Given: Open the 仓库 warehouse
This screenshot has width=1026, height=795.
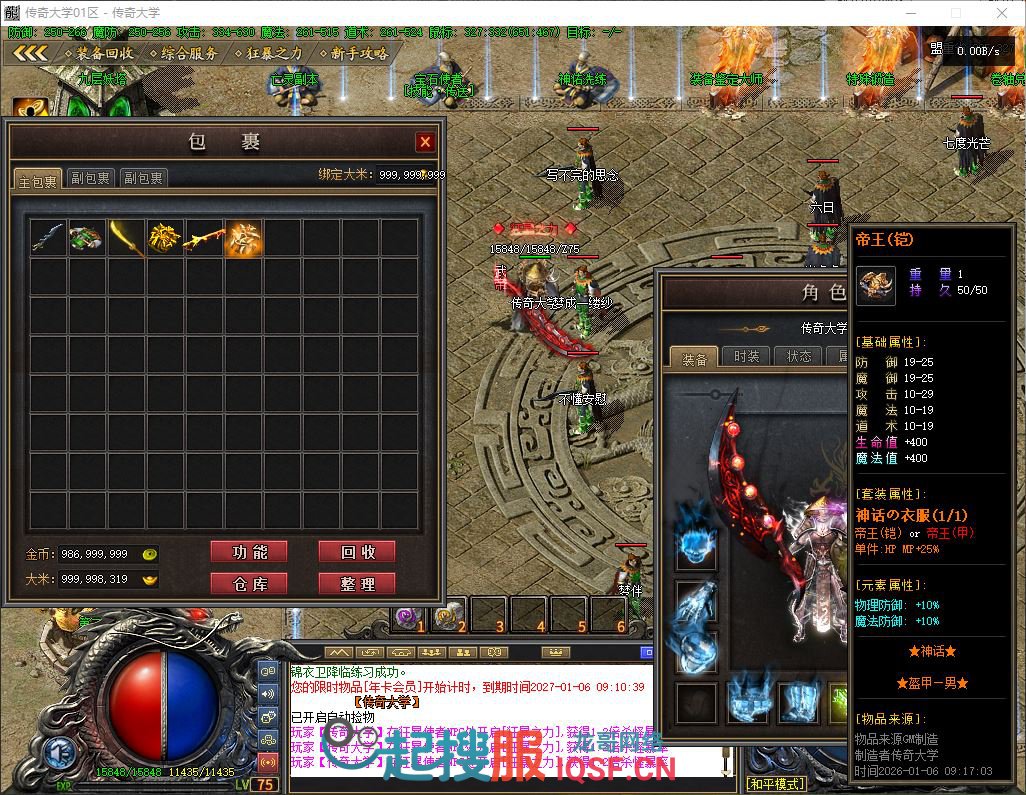Looking at the screenshot, I should pos(248,583).
